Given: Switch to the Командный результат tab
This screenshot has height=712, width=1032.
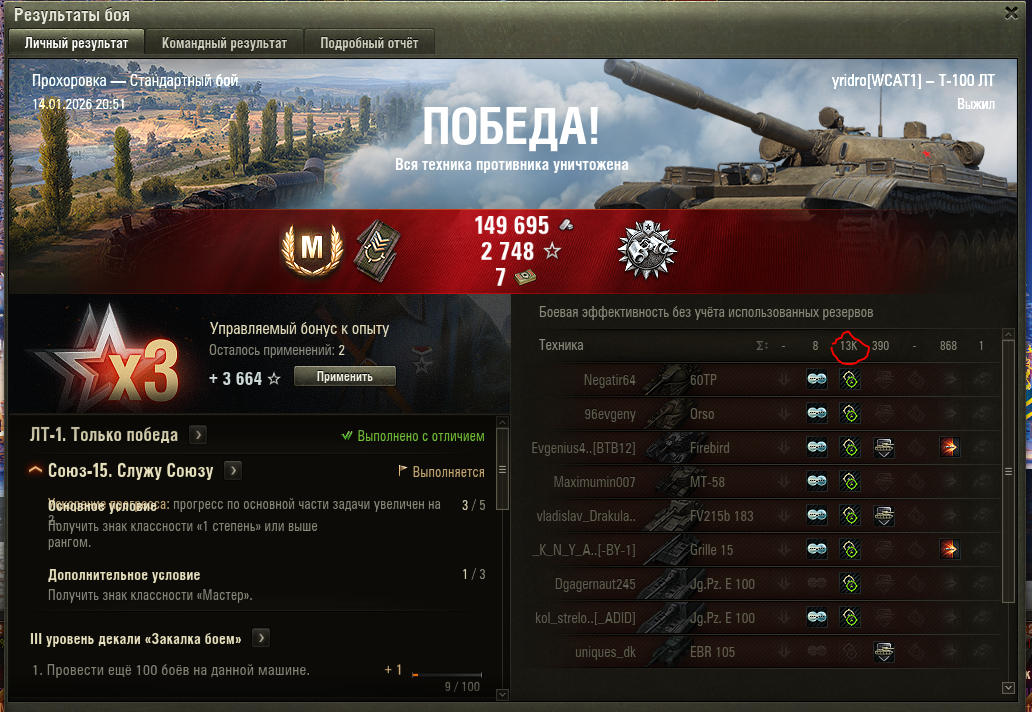Looking at the screenshot, I should click(224, 43).
